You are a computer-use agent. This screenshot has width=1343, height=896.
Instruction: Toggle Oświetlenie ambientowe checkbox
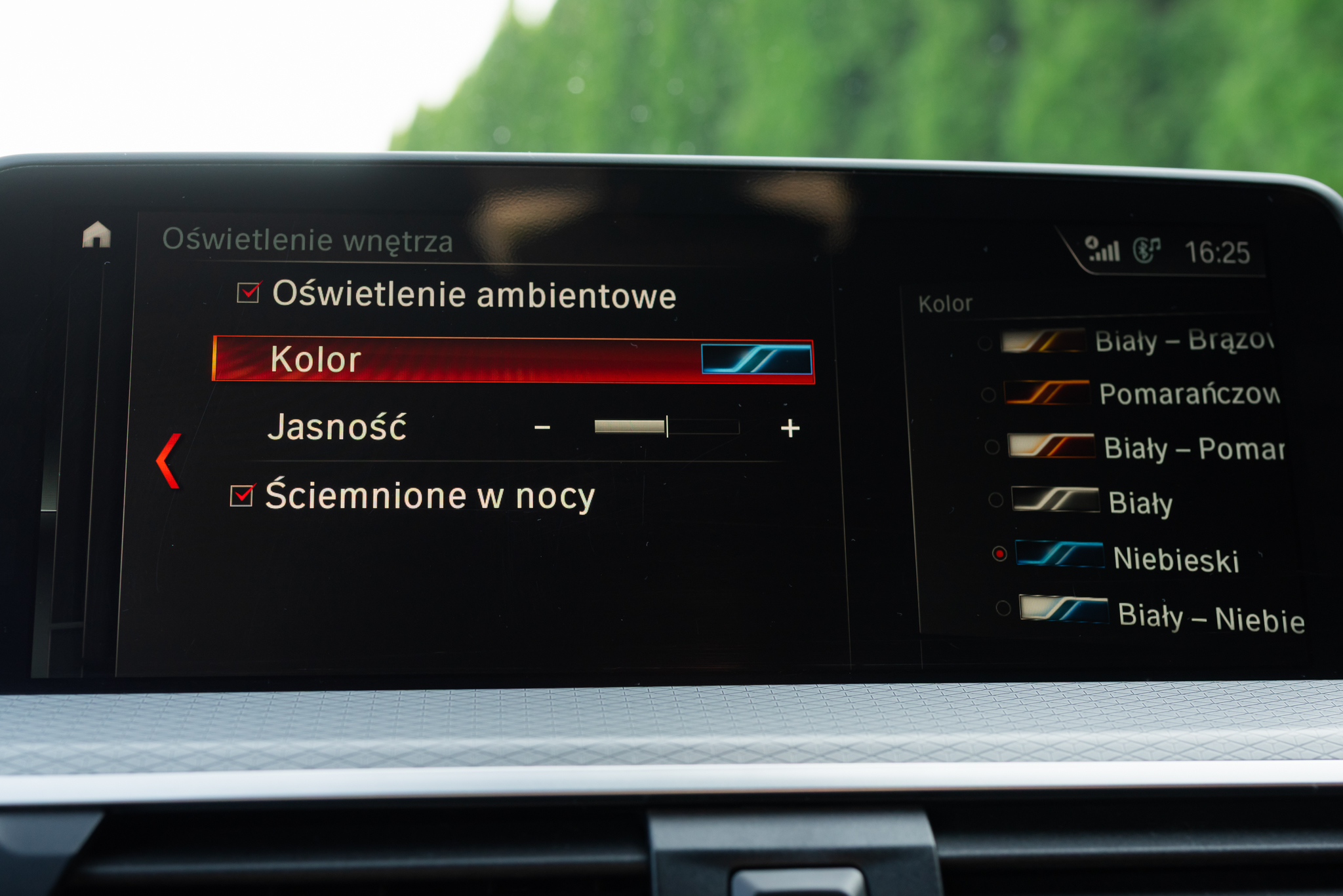249,292
